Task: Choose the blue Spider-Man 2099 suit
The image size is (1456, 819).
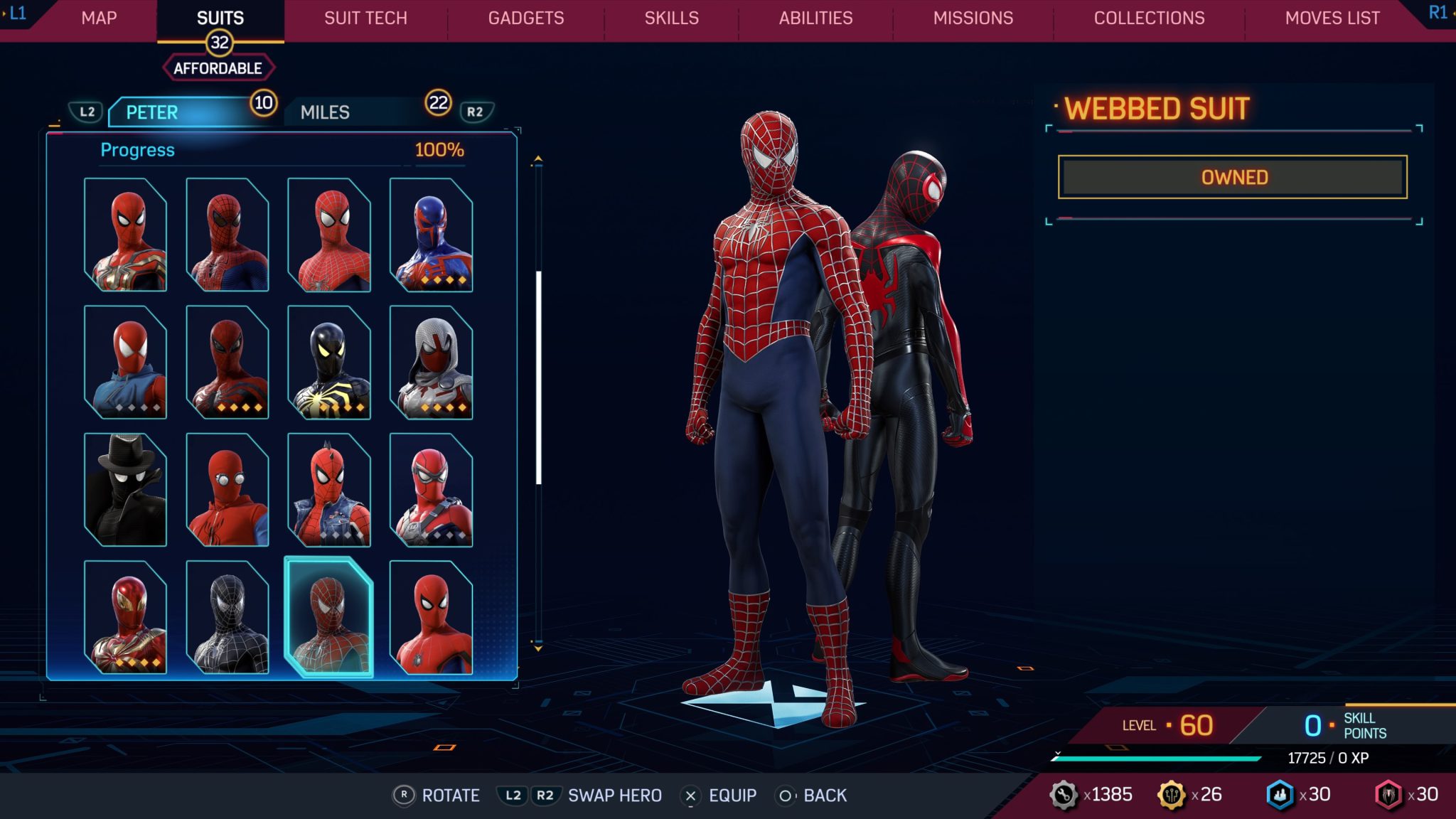Action: [431, 235]
